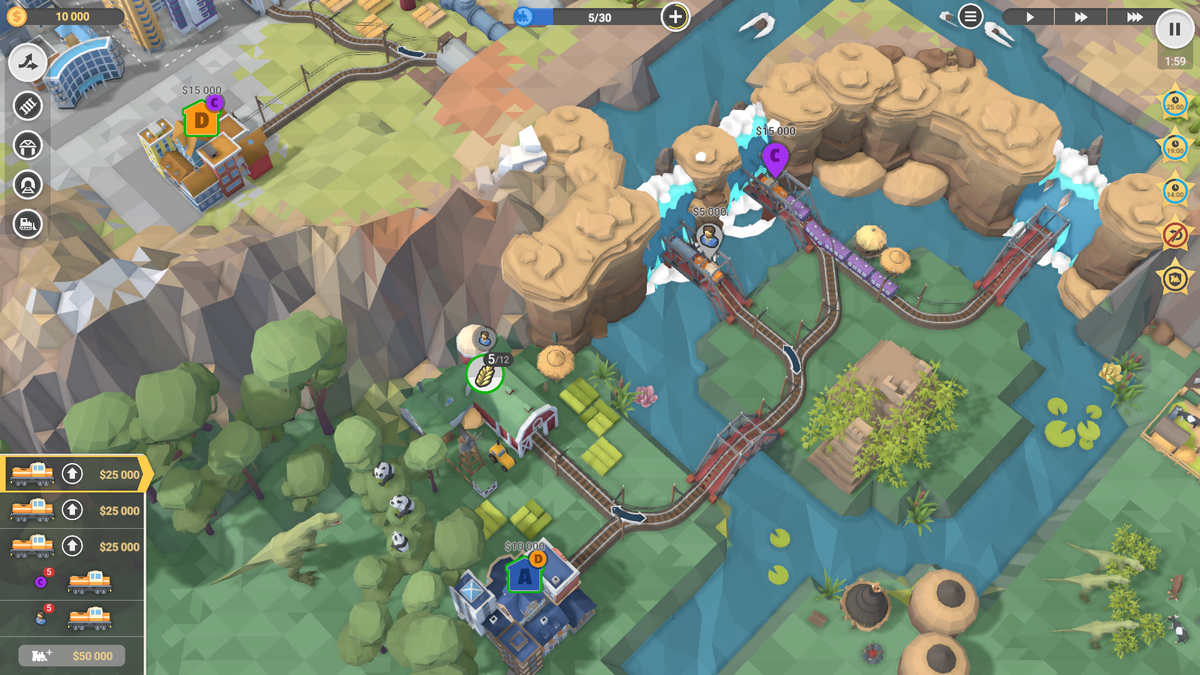Pick the bridge construction tool
This screenshot has height=675, width=1200.
tap(28, 146)
